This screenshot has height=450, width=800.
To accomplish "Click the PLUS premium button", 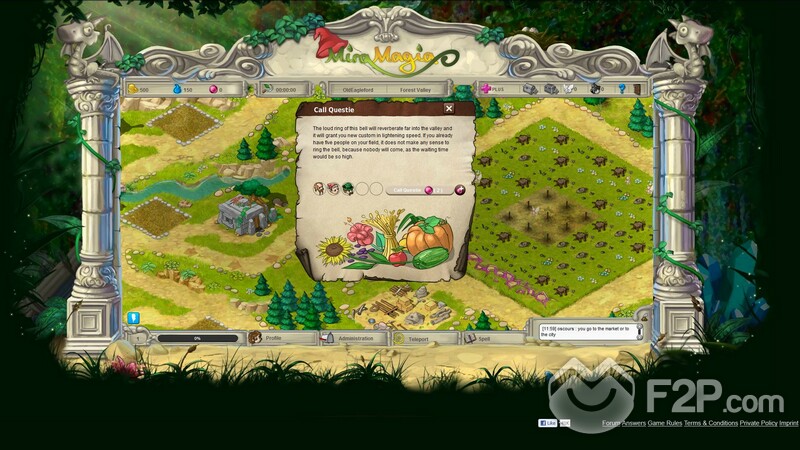I will 496,89.
